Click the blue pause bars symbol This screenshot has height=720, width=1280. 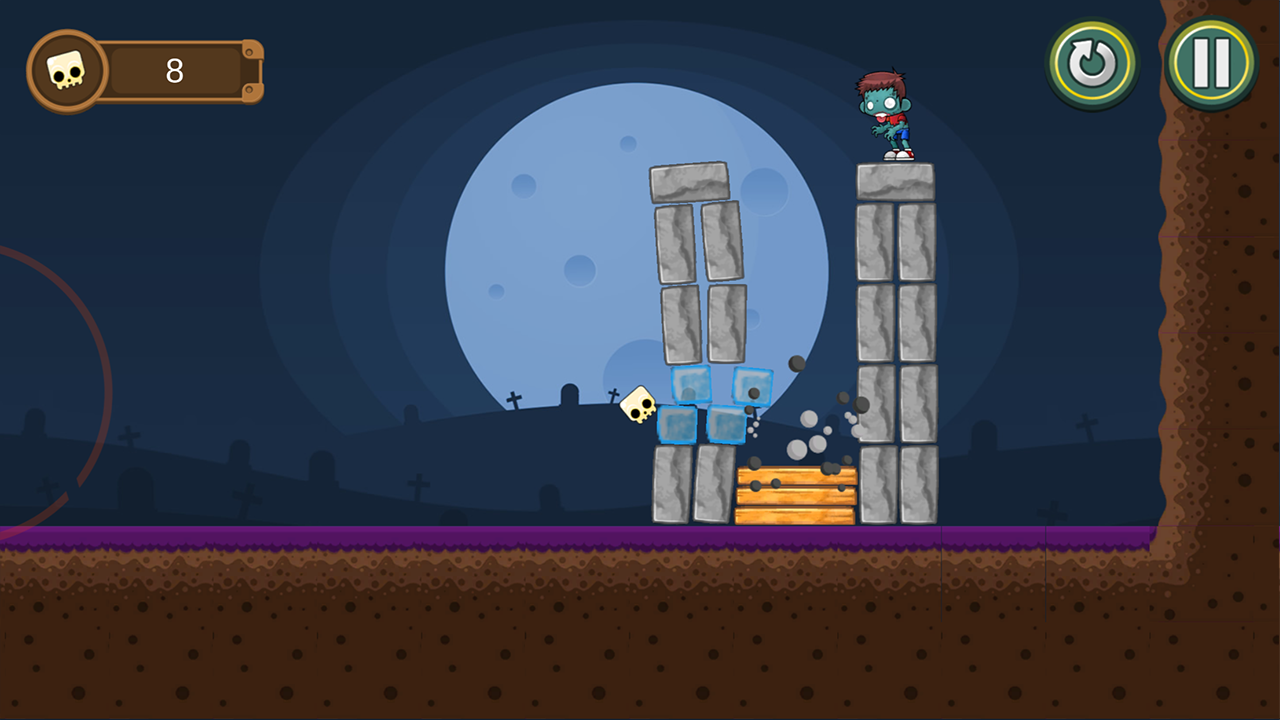(x=1210, y=61)
